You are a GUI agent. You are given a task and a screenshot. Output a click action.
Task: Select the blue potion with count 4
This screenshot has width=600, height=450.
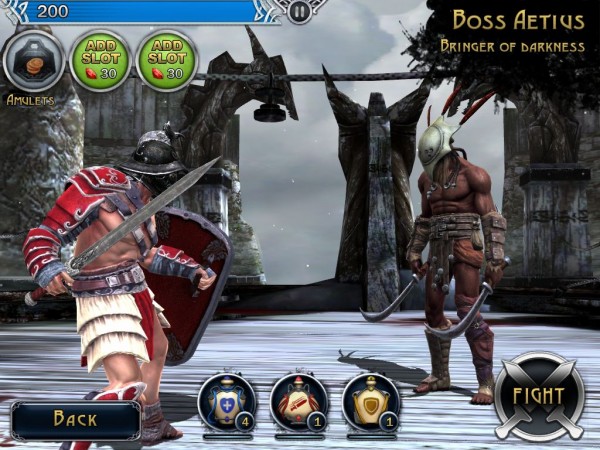click(x=226, y=400)
